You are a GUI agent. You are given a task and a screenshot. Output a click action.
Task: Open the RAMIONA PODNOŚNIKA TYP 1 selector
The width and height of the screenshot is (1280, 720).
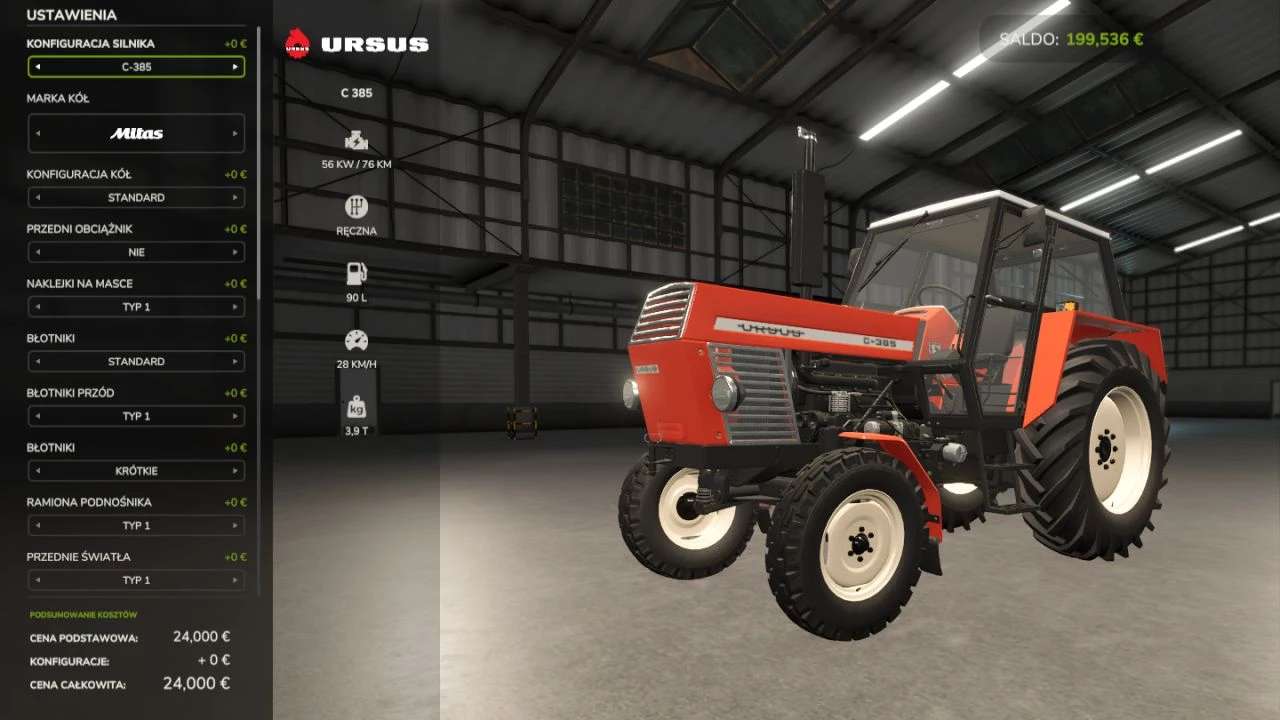tap(137, 525)
